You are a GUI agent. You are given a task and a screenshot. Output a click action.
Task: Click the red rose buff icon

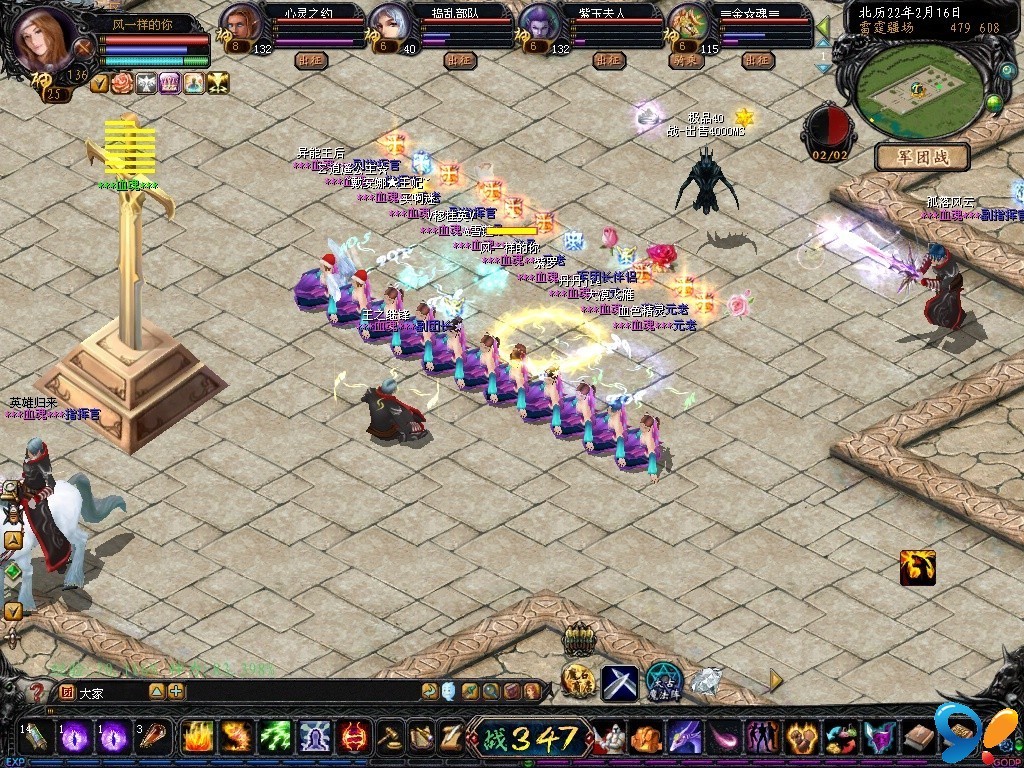[x=122, y=83]
